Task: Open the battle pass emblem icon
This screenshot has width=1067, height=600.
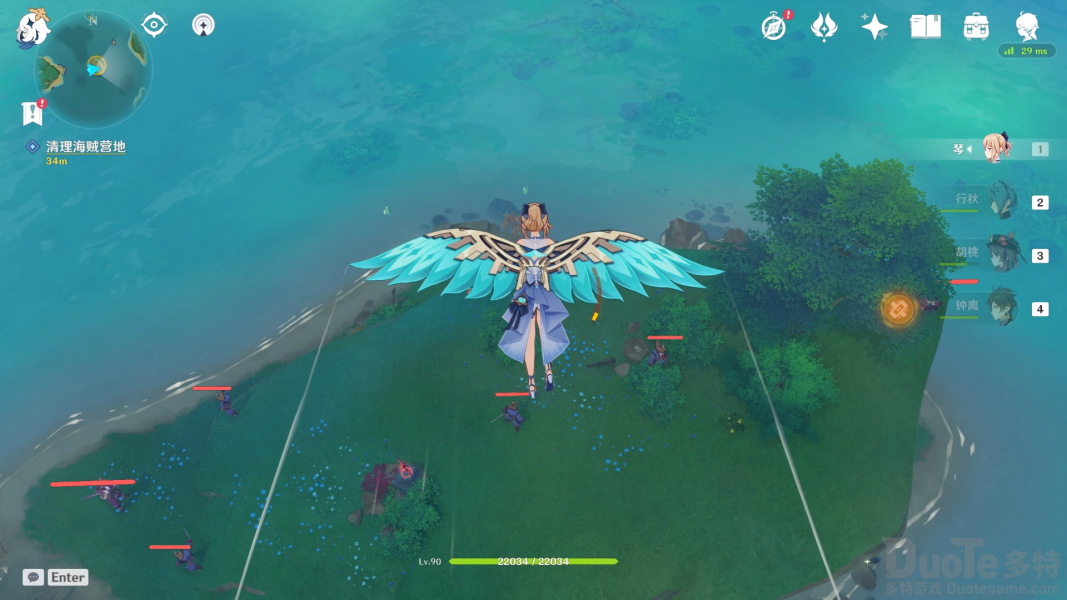Action: pyautogui.click(x=824, y=27)
